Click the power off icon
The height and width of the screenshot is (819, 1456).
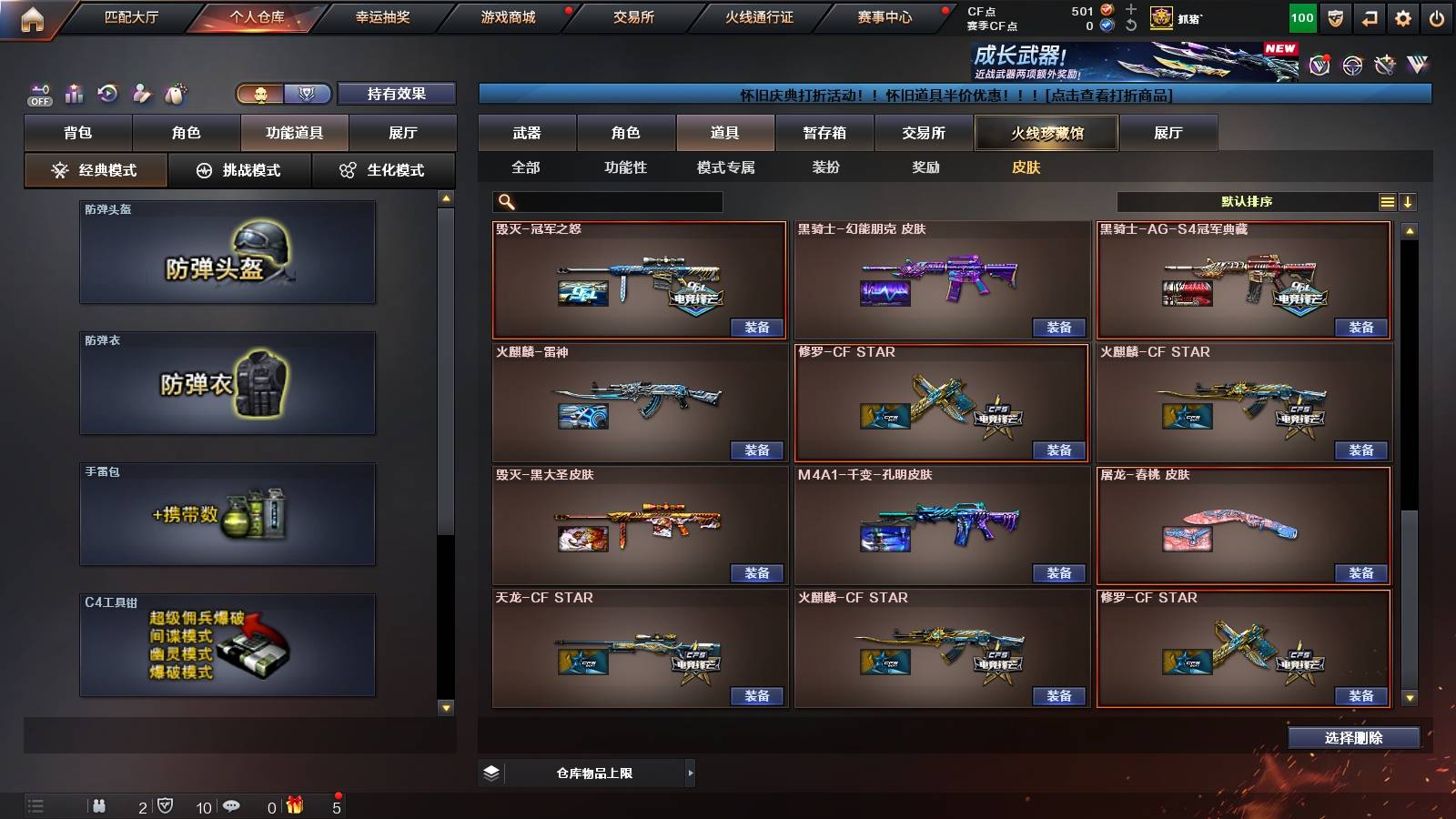click(1438, 16)
